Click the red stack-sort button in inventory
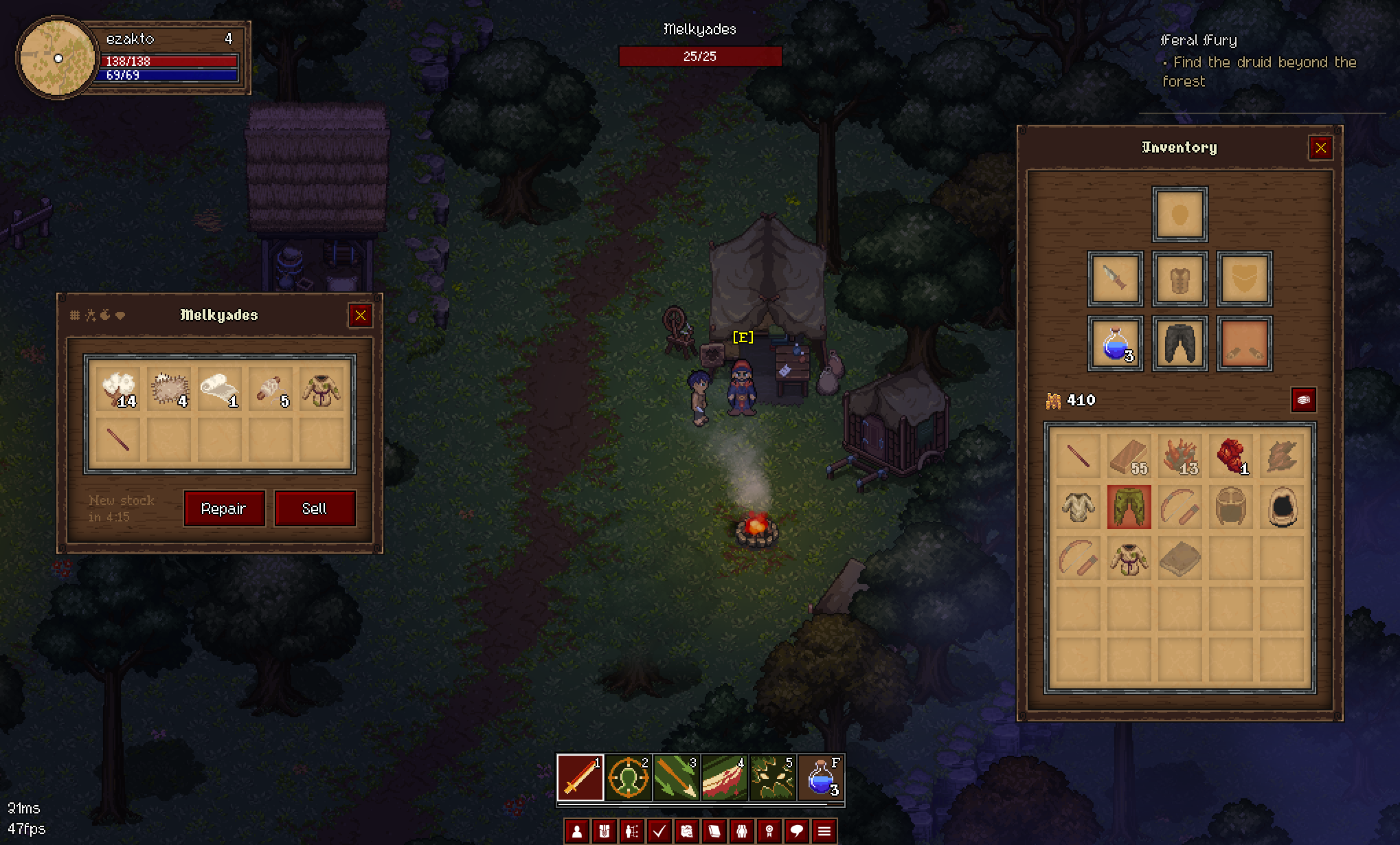Image resolution: width=1400 pixels, height=845 pixels. click(x=1303, y=400)
